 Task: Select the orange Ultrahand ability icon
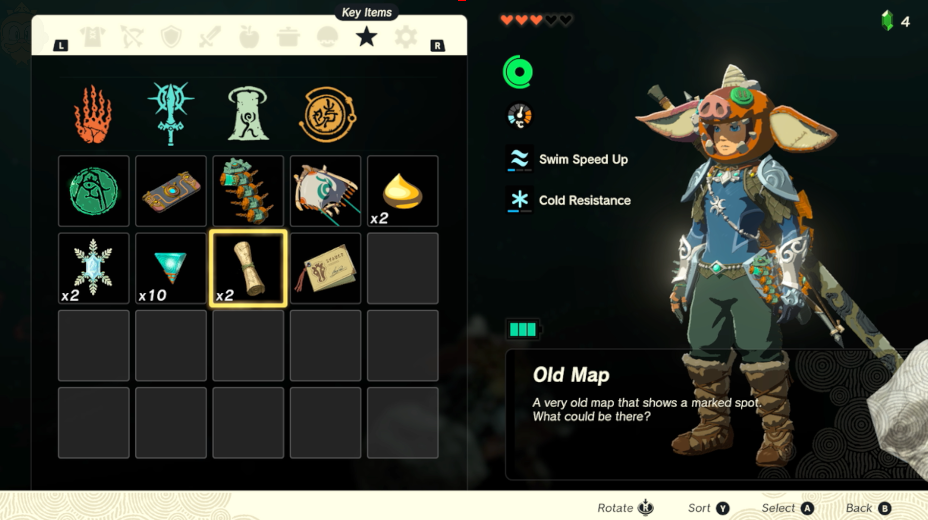coord(93,113)
